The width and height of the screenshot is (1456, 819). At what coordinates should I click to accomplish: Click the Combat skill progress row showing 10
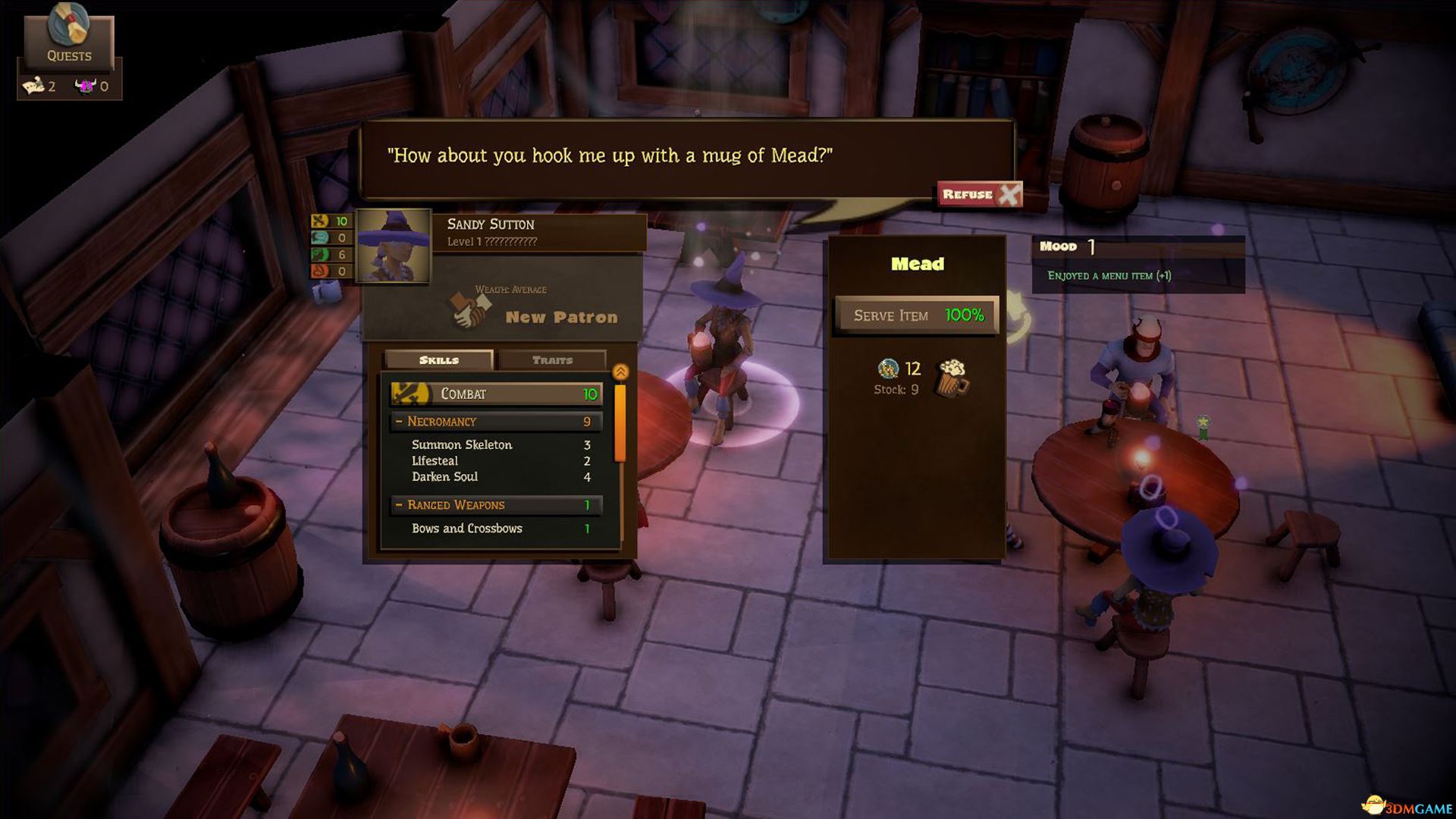[x=495, y=394]
